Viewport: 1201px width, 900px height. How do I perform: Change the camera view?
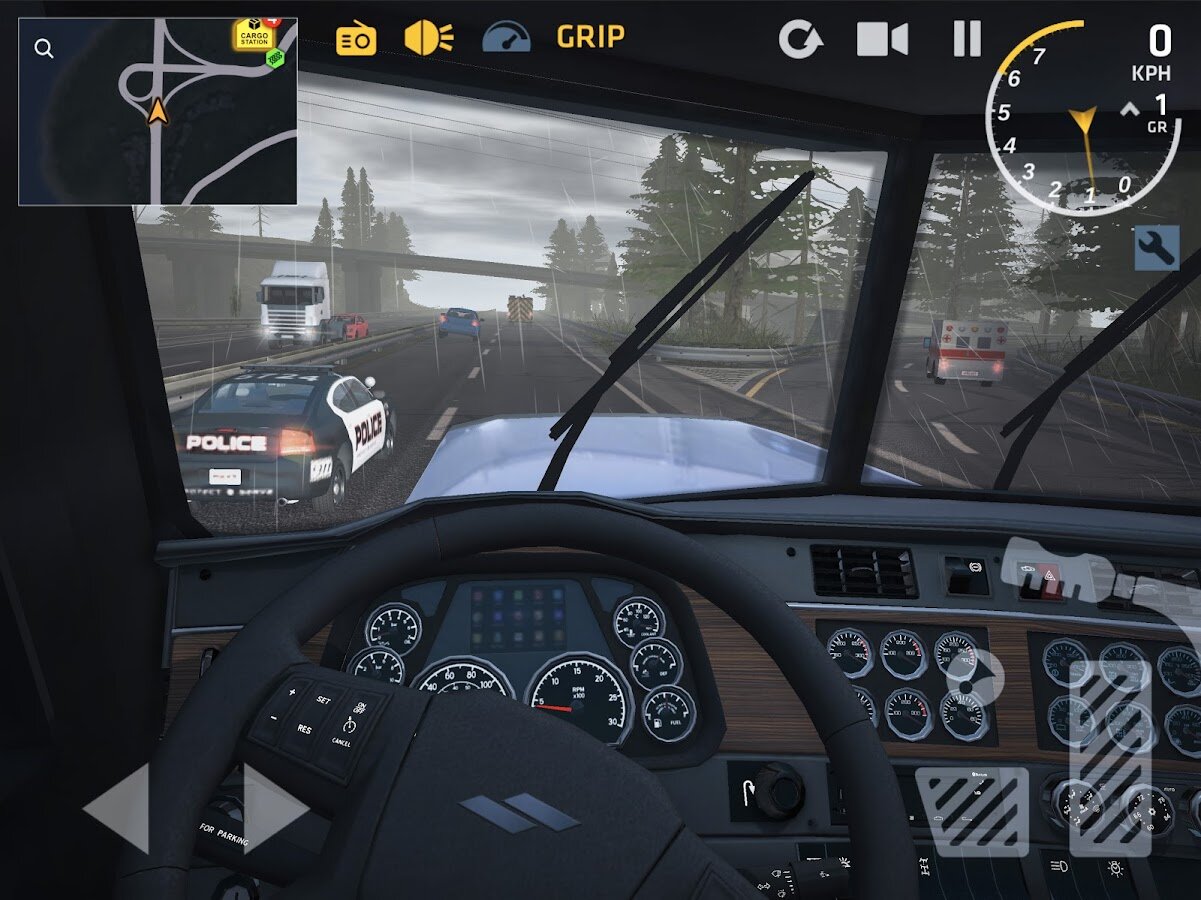882,39
